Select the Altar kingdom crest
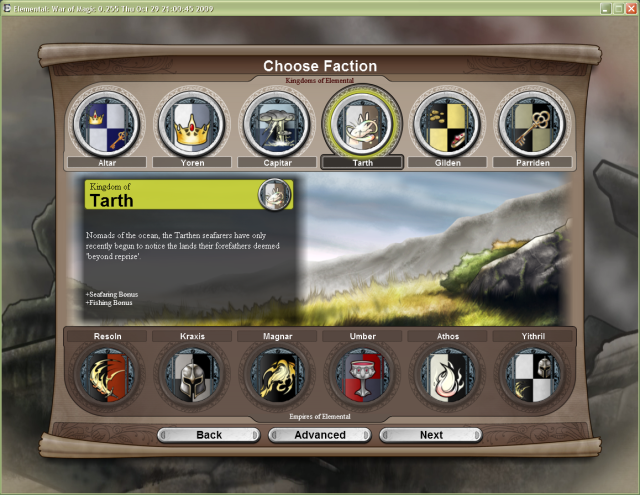 pos(106,123)
